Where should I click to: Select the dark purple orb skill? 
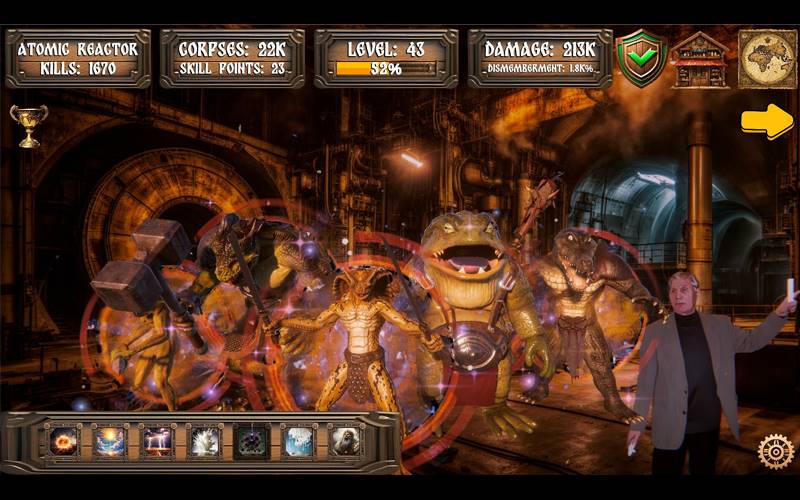coord(251,441)
